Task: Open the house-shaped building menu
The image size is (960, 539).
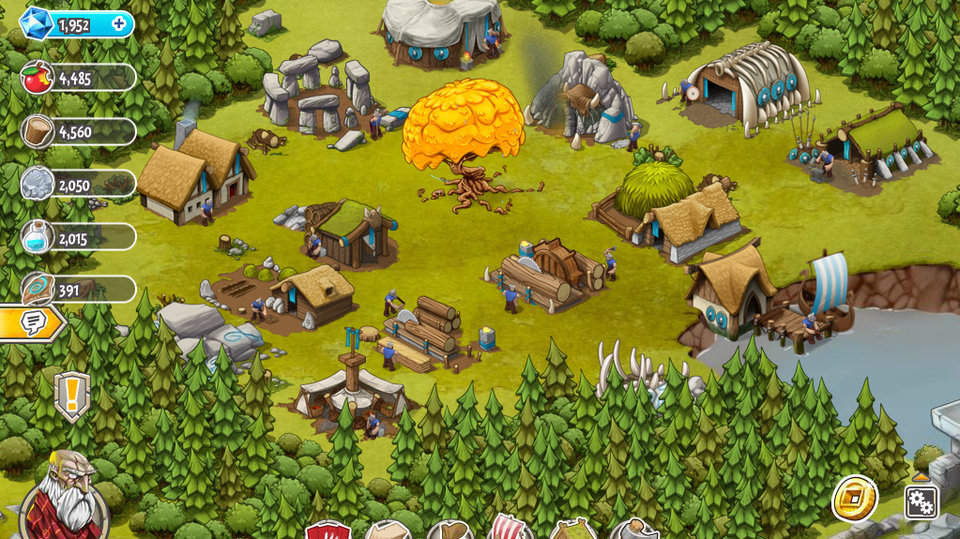Action: 387,530
